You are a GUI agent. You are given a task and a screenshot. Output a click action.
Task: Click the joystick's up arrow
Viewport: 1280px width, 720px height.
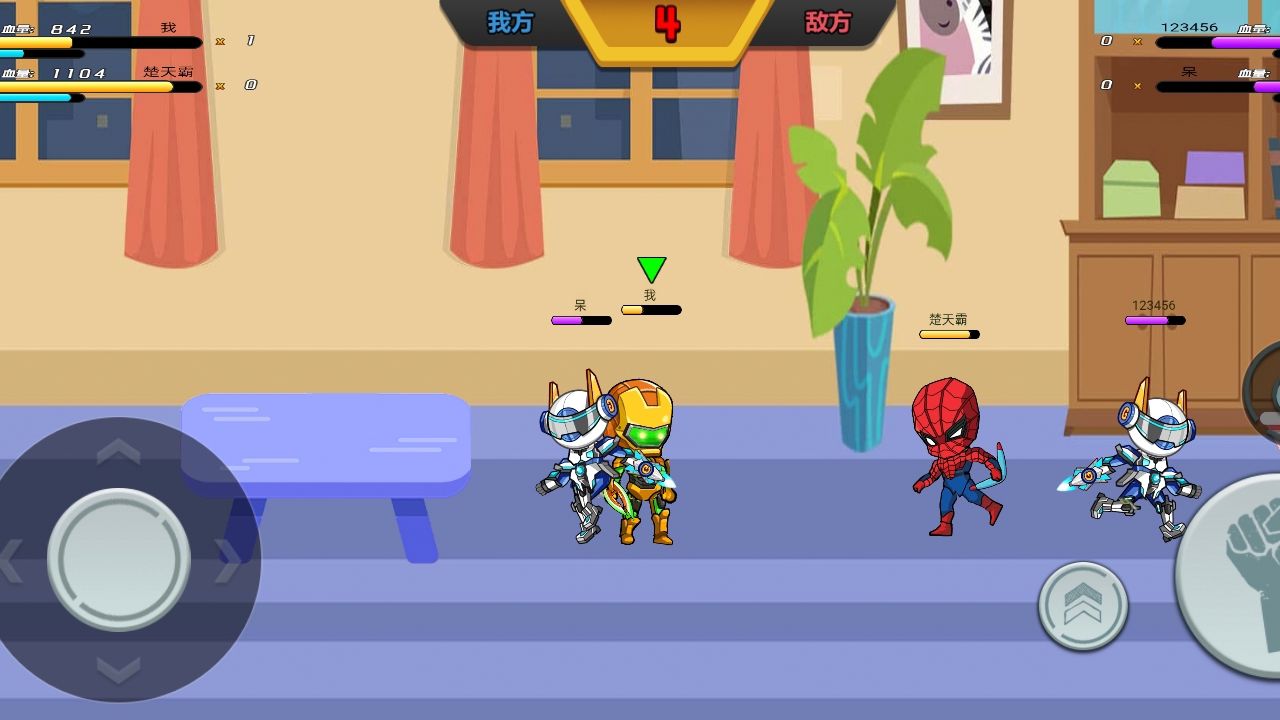[x=118, y=452]
